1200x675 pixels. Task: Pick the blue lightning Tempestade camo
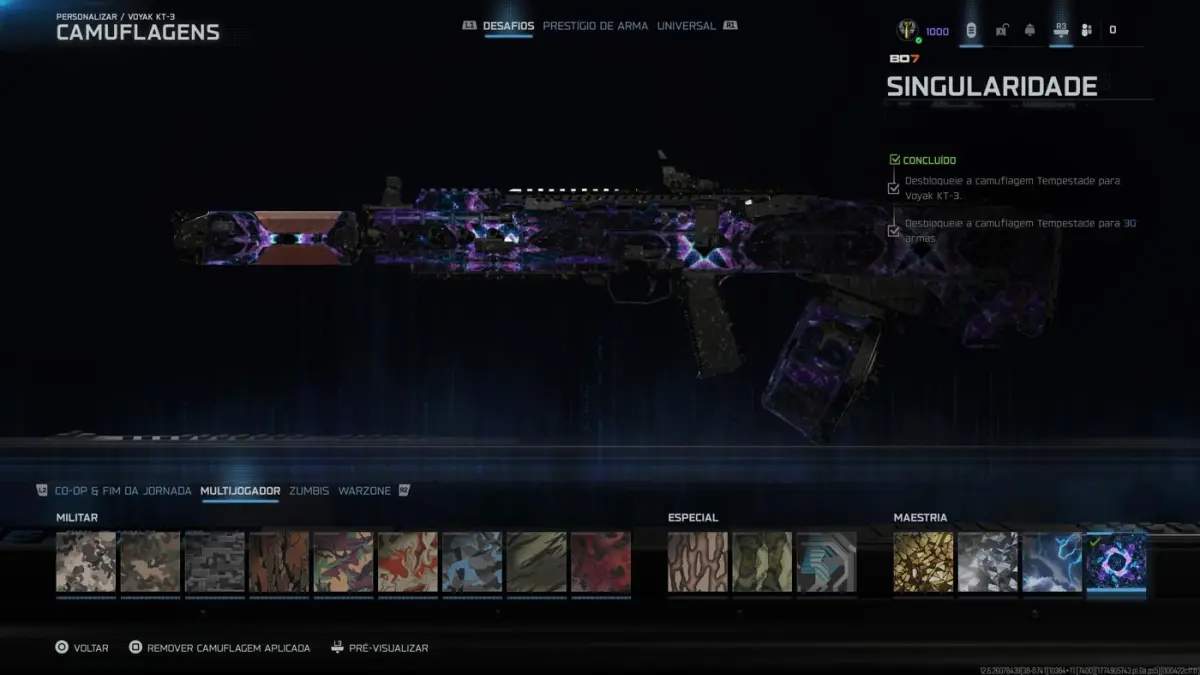[x=1052, y=562]
